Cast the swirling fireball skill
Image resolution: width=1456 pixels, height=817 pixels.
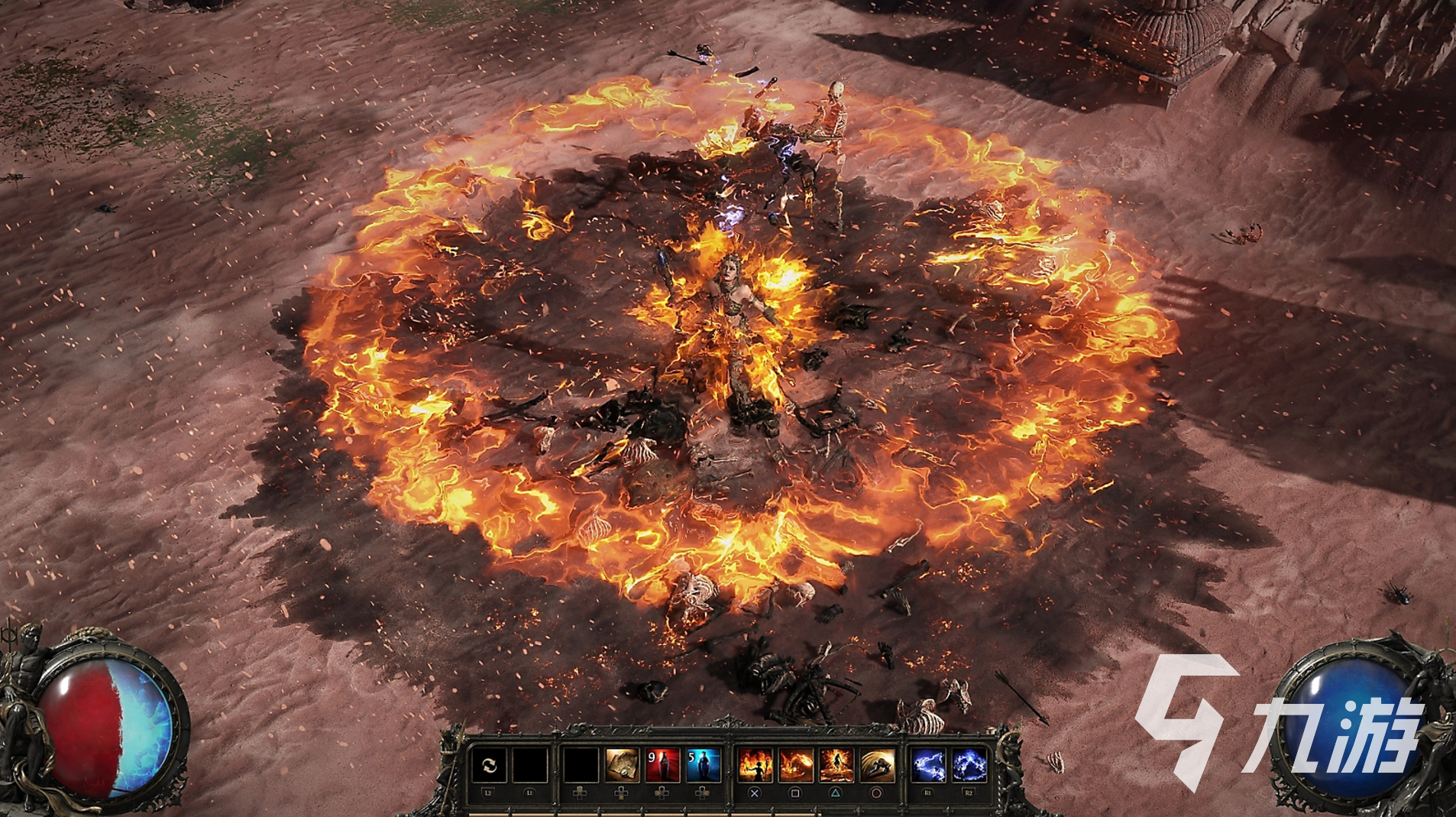point(795,765)
